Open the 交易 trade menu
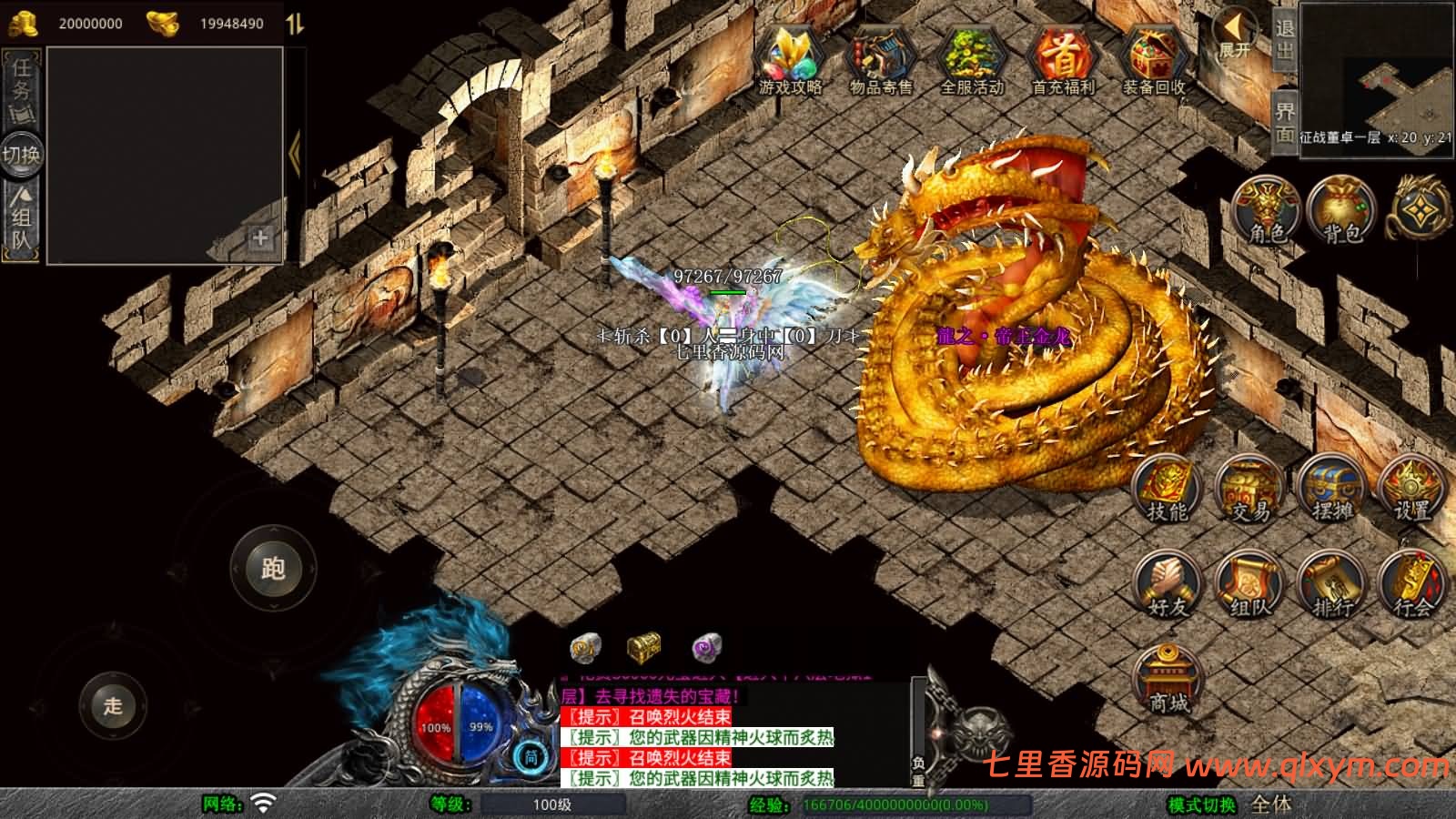 point(1249,490)
